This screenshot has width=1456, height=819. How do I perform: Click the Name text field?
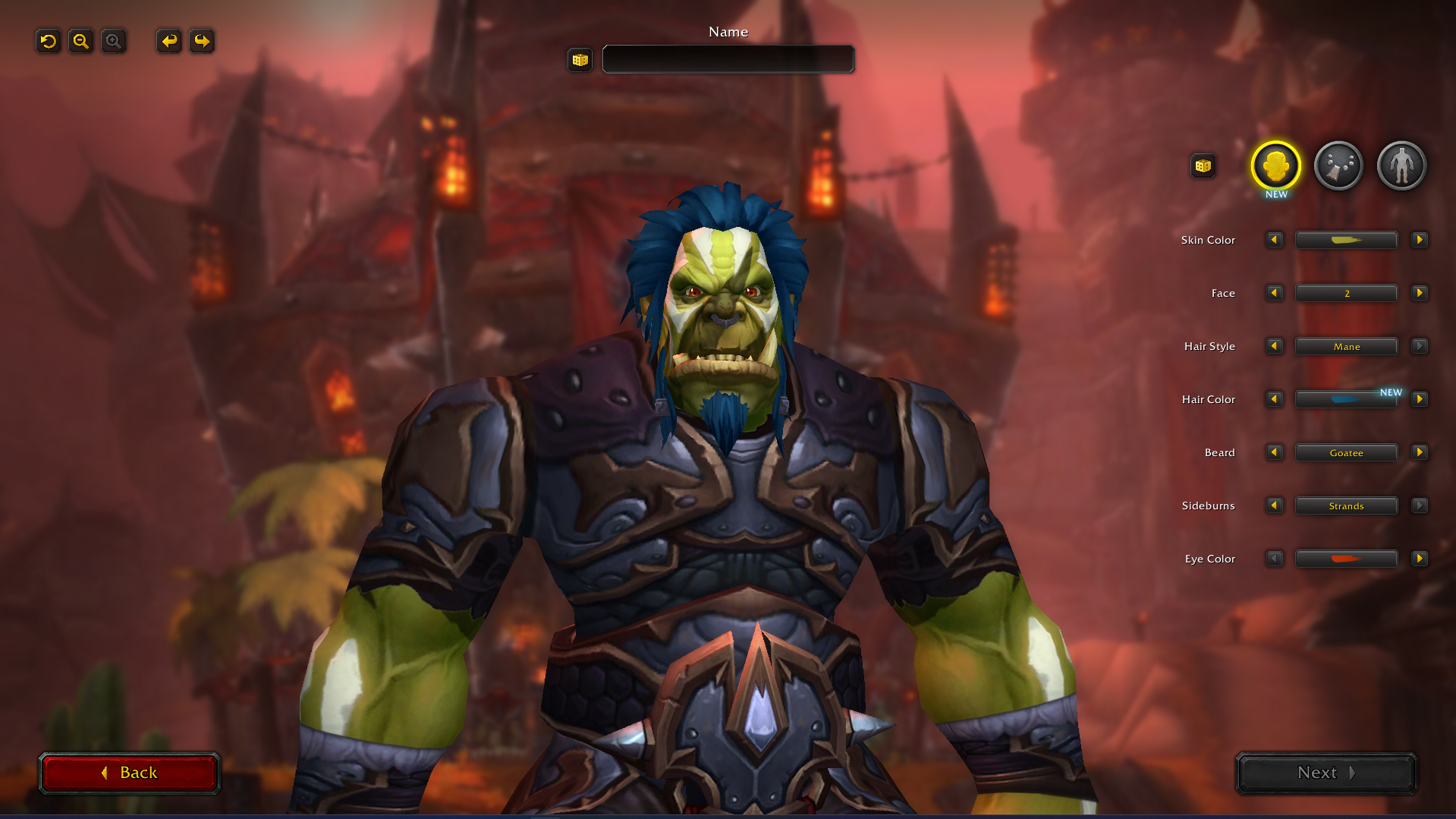(727, 59)
